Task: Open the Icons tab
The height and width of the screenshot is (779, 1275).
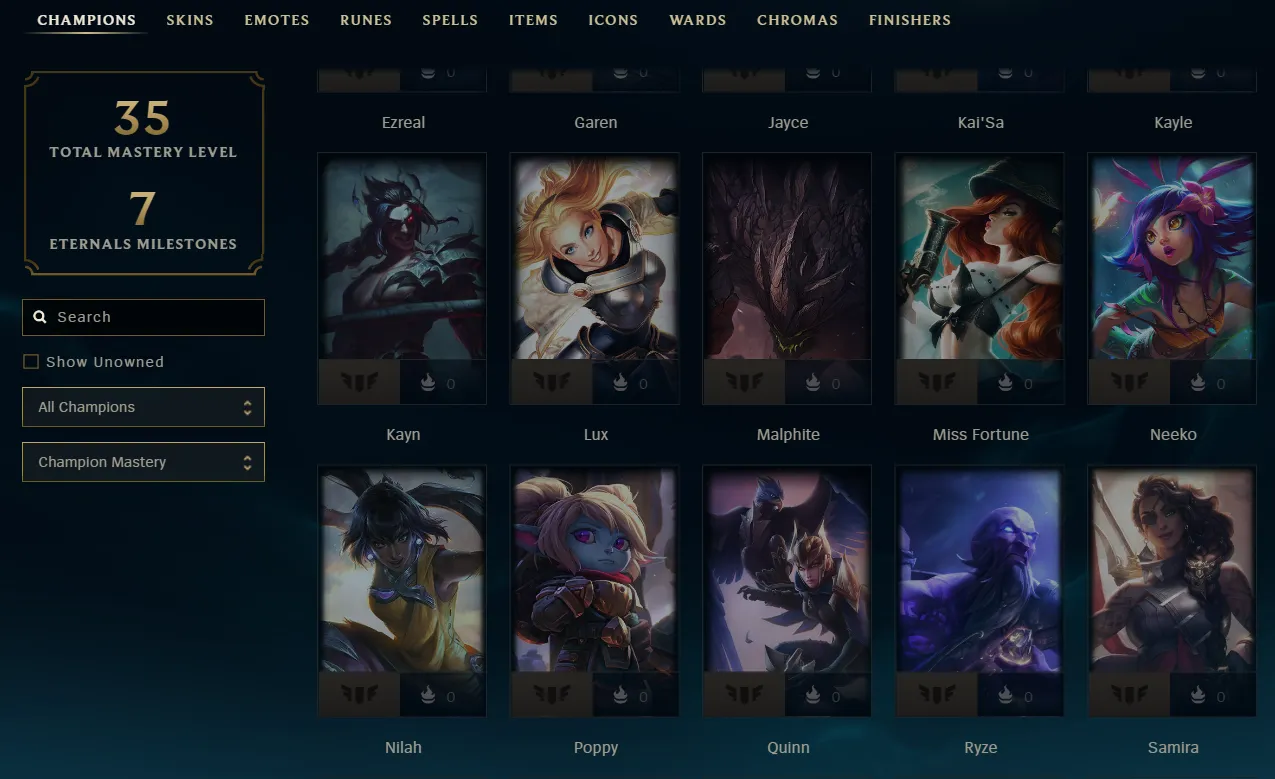Action: [613, 20]
